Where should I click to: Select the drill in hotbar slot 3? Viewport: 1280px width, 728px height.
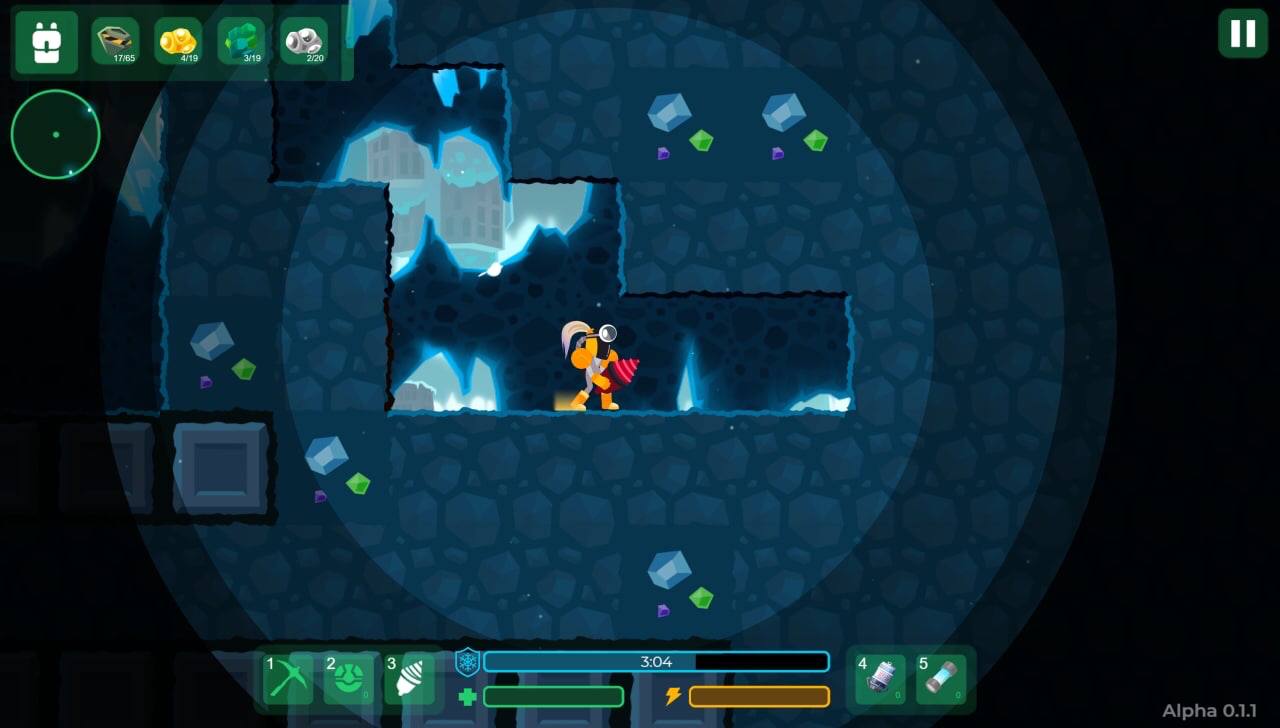410,678
